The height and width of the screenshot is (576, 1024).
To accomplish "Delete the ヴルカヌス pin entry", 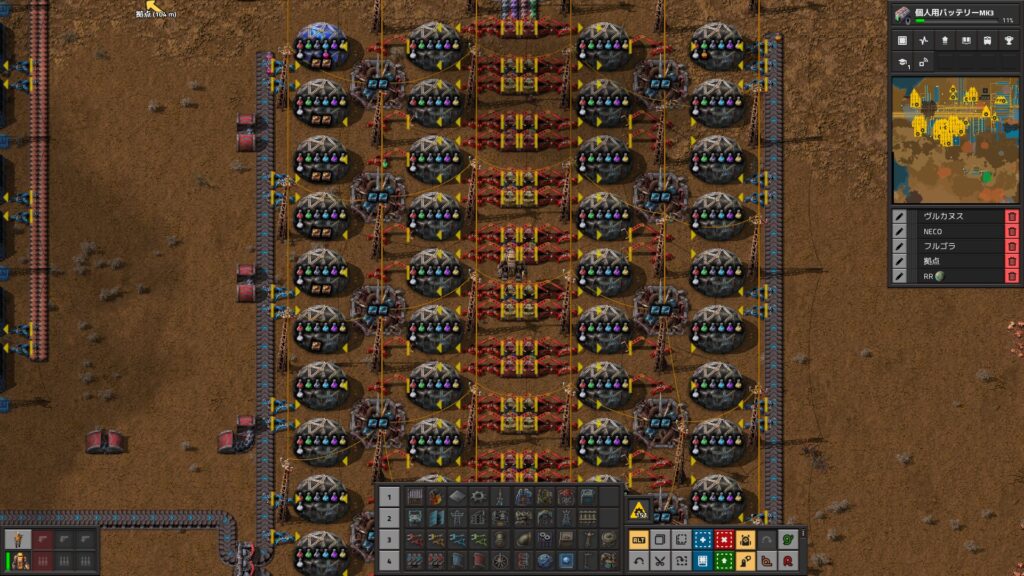I will click(1011, 216).
